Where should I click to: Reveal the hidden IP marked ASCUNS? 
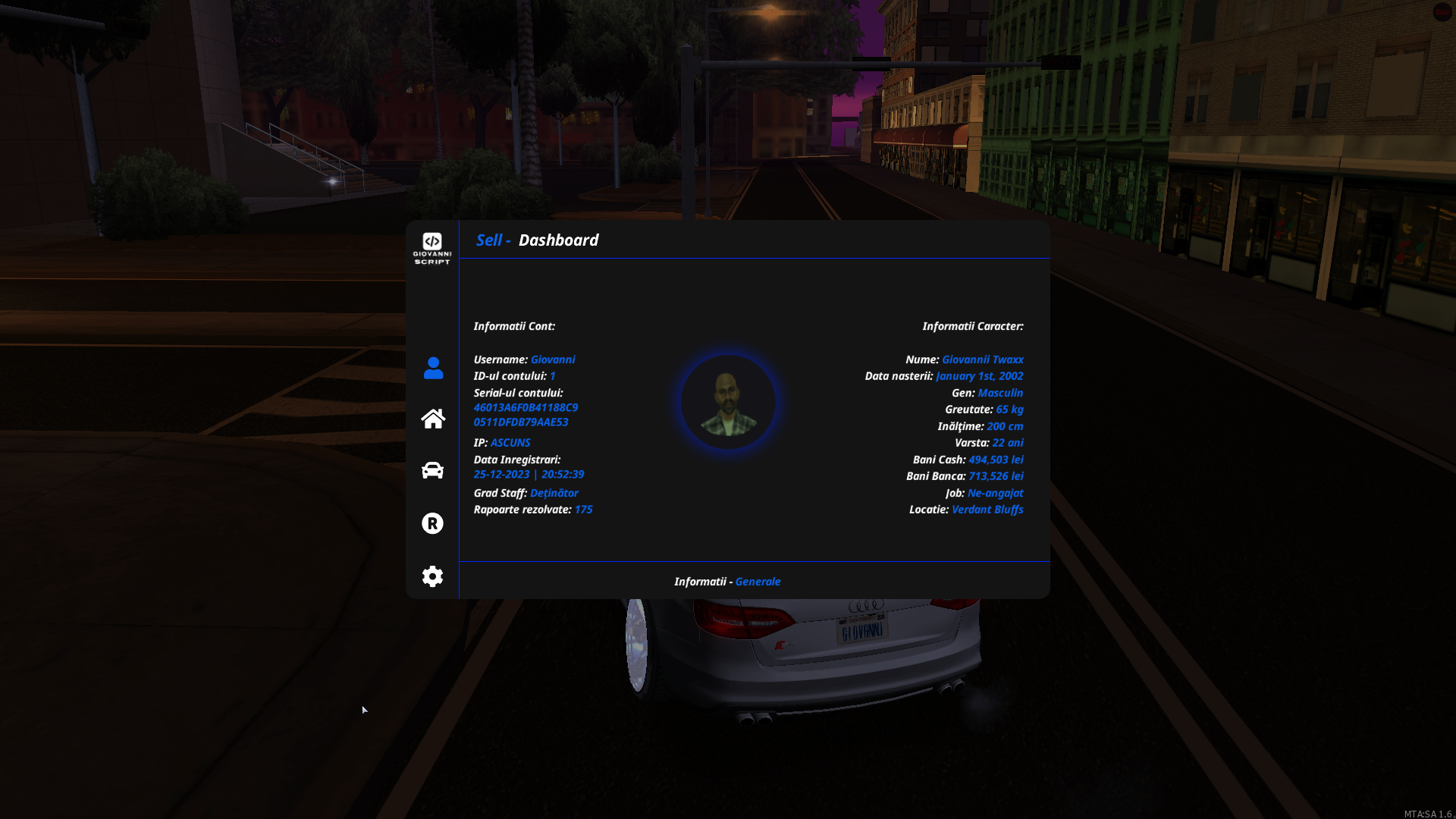point(510,443)
